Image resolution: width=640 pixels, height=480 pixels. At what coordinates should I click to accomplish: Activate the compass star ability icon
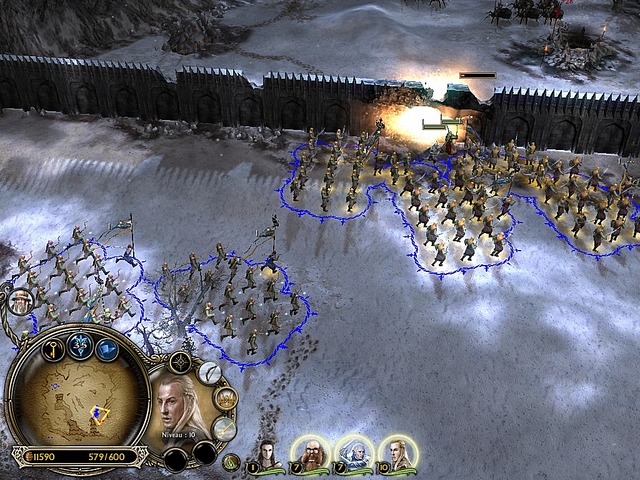pos(180,363)
